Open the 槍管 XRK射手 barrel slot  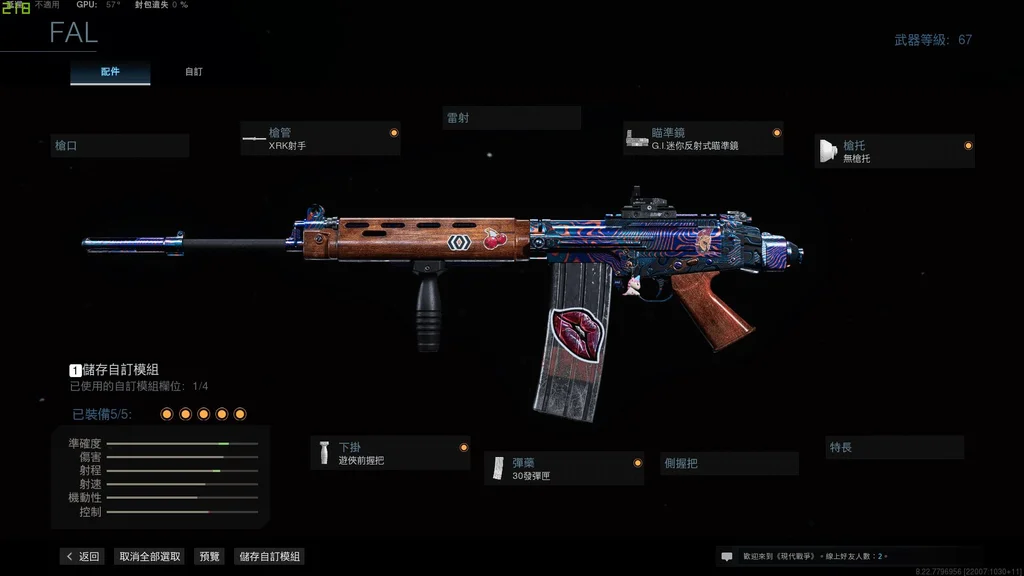click(320, 139)
